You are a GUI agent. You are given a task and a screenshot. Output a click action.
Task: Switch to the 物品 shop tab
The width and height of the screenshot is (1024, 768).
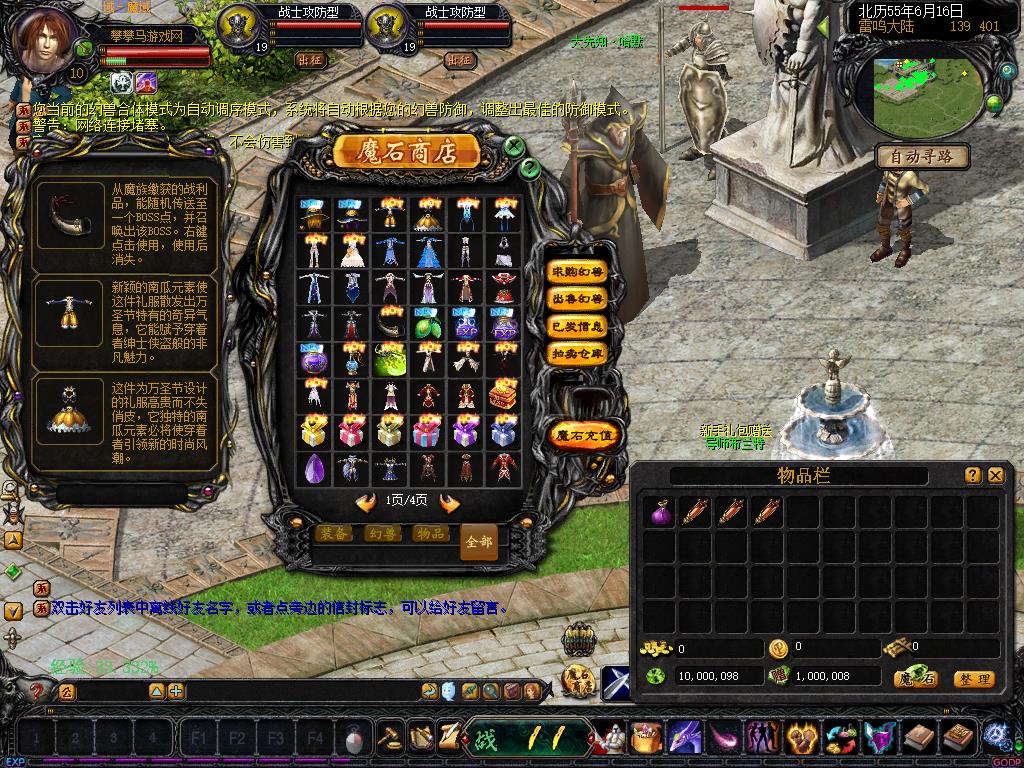430,534
